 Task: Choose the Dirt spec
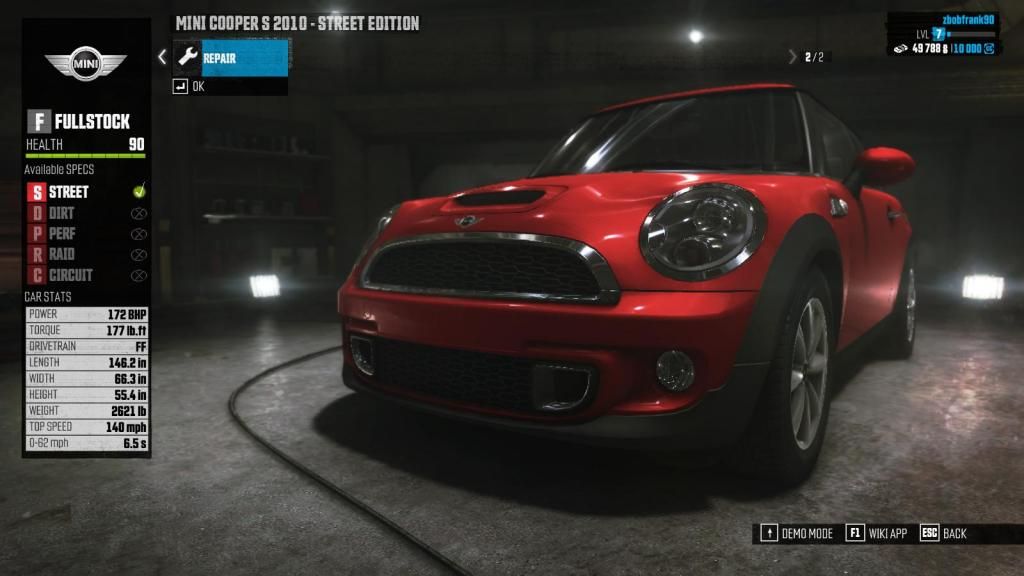pos(62,213)
